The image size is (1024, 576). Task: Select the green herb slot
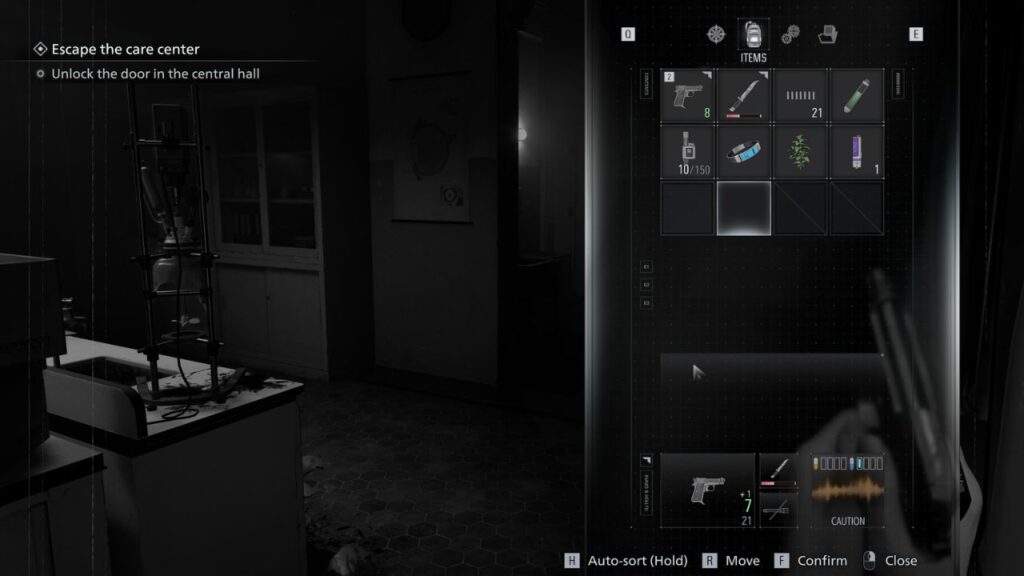tap(800, 151)
